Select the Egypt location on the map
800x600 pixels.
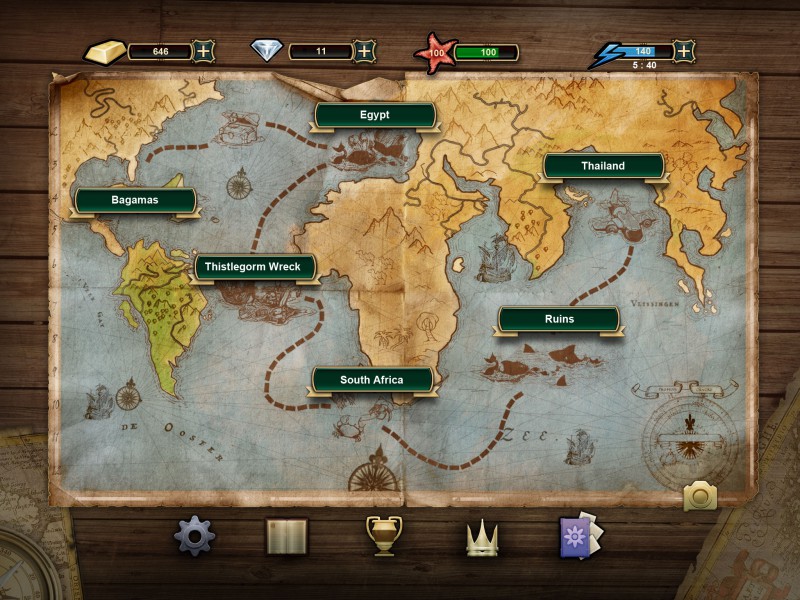375,115
